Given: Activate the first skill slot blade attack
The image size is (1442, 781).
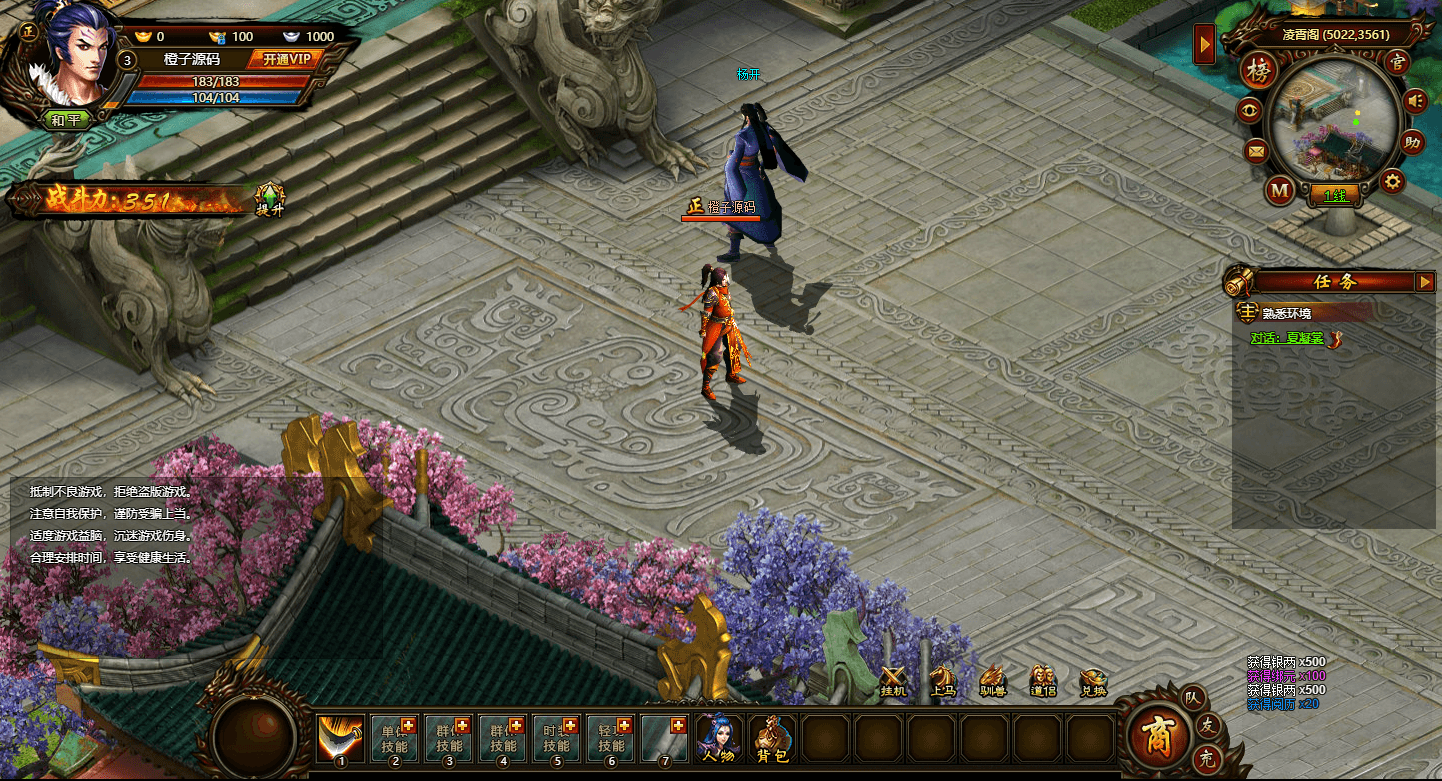Looking at the screenshot, I should [x=340, y=739].
